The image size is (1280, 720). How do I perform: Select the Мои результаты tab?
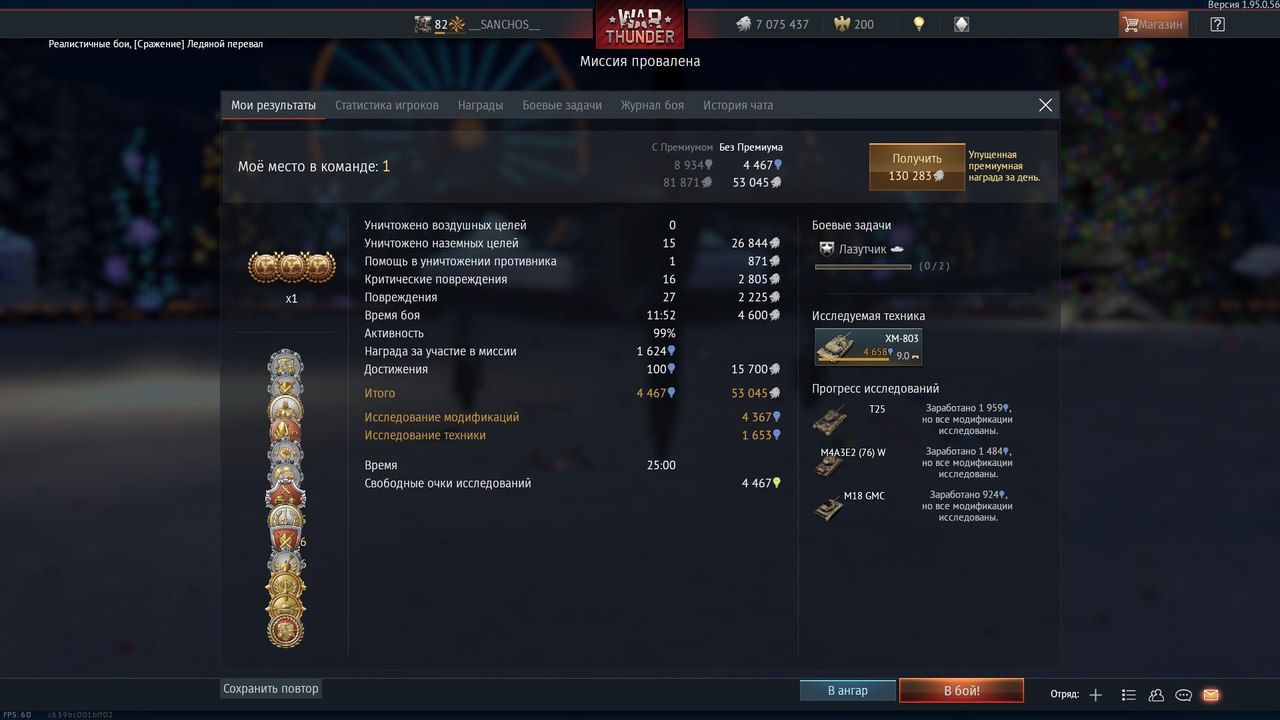273,105
